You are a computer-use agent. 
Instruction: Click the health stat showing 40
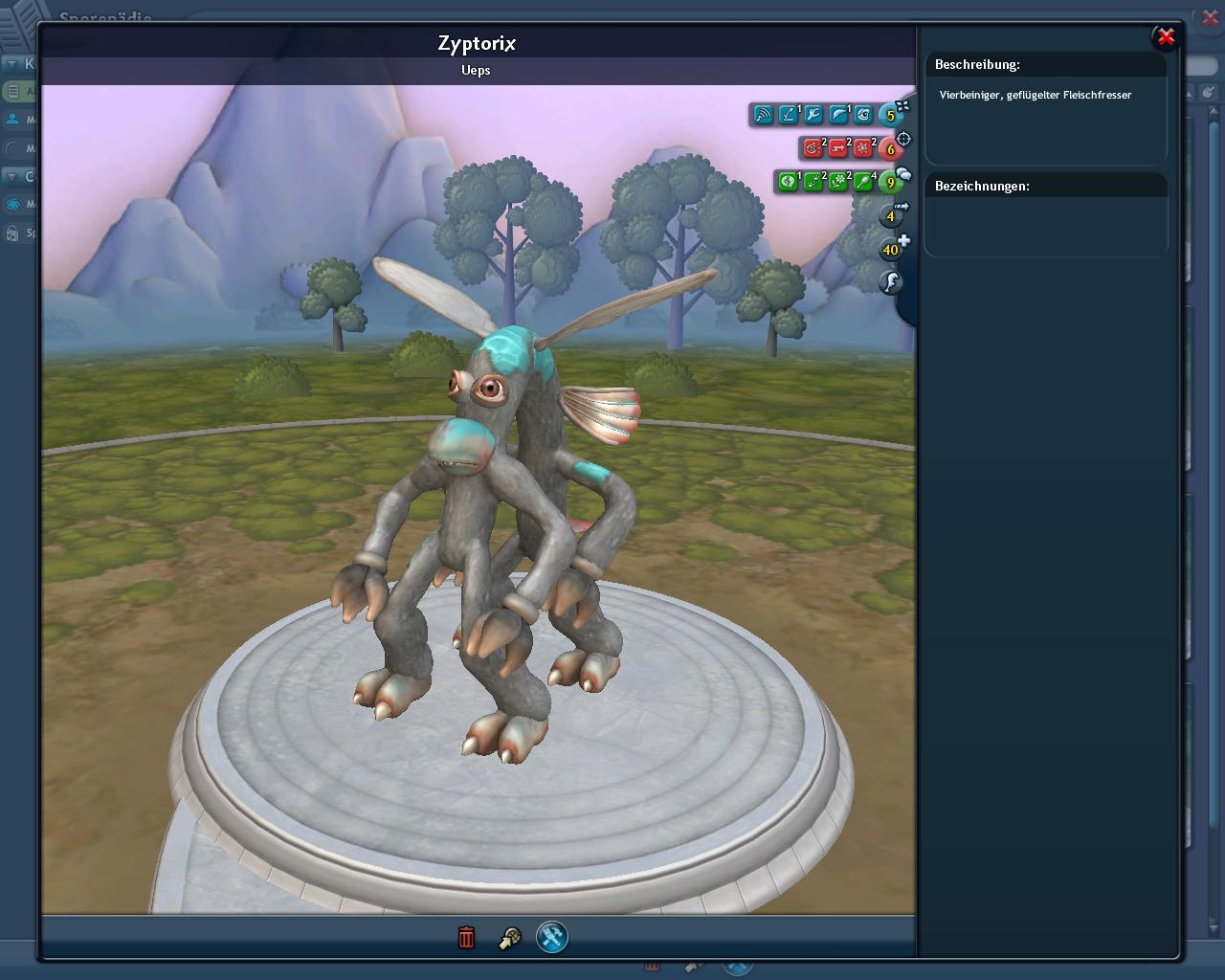click(891, 250)
